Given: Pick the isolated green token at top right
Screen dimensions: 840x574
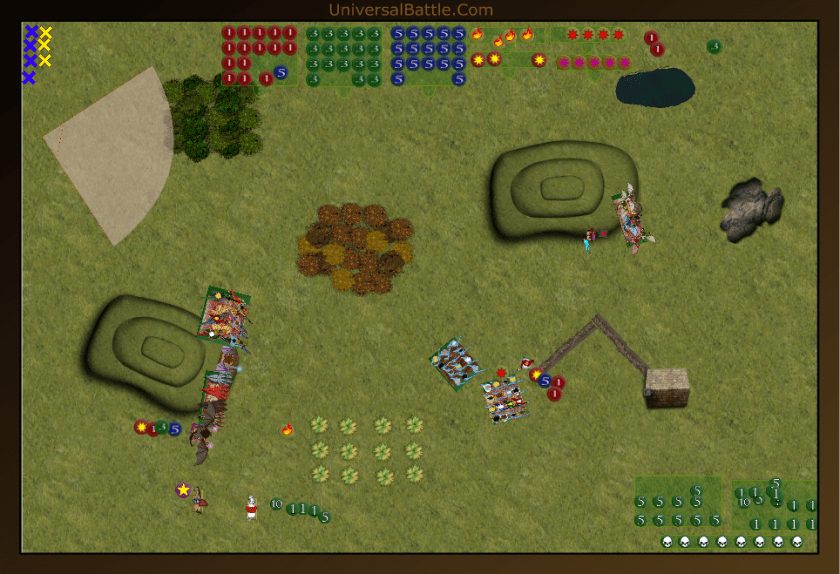Looking at the screenshot, I should tap(714, 46).
